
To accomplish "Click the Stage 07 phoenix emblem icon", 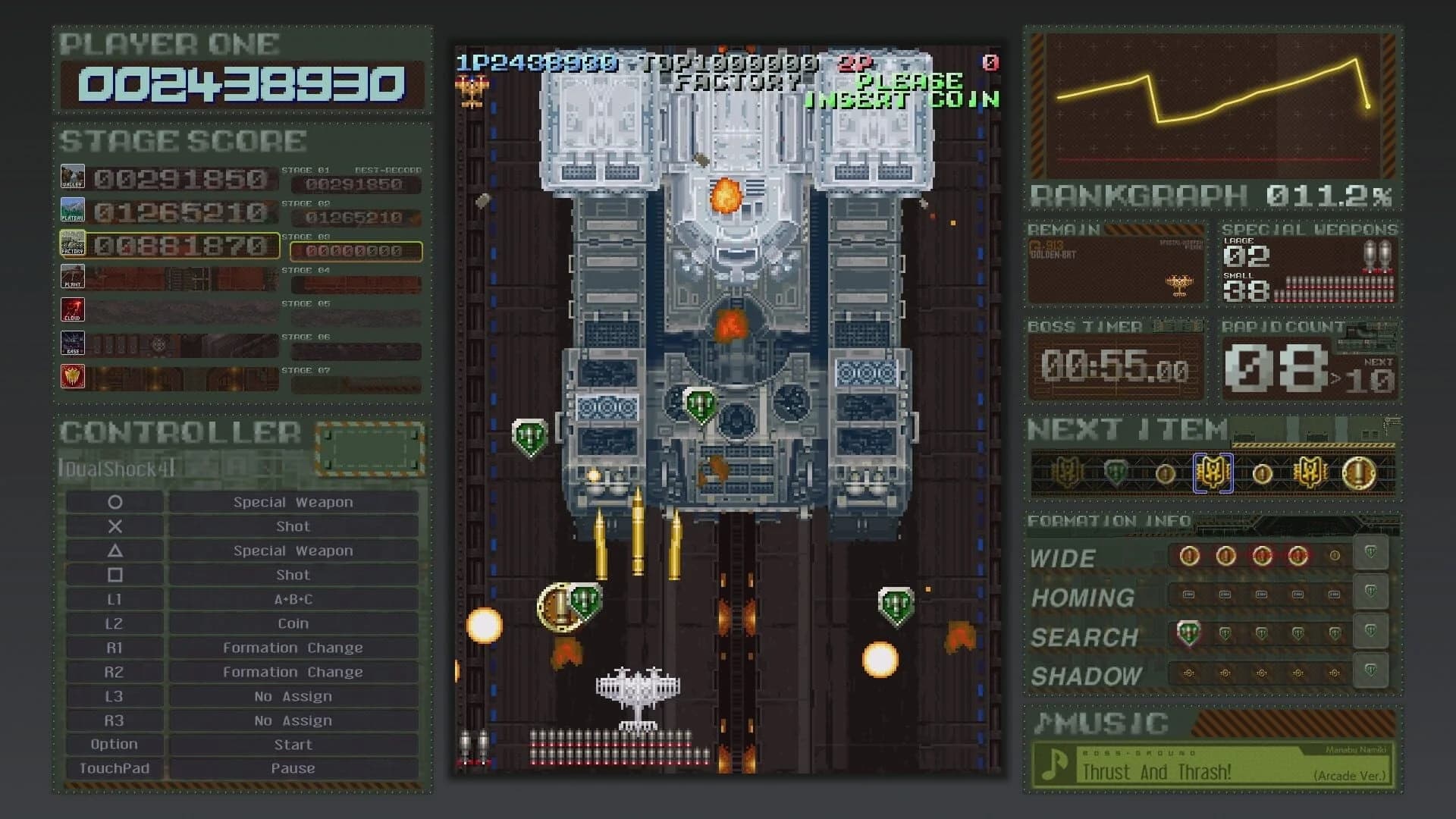I will click(73, 376).
